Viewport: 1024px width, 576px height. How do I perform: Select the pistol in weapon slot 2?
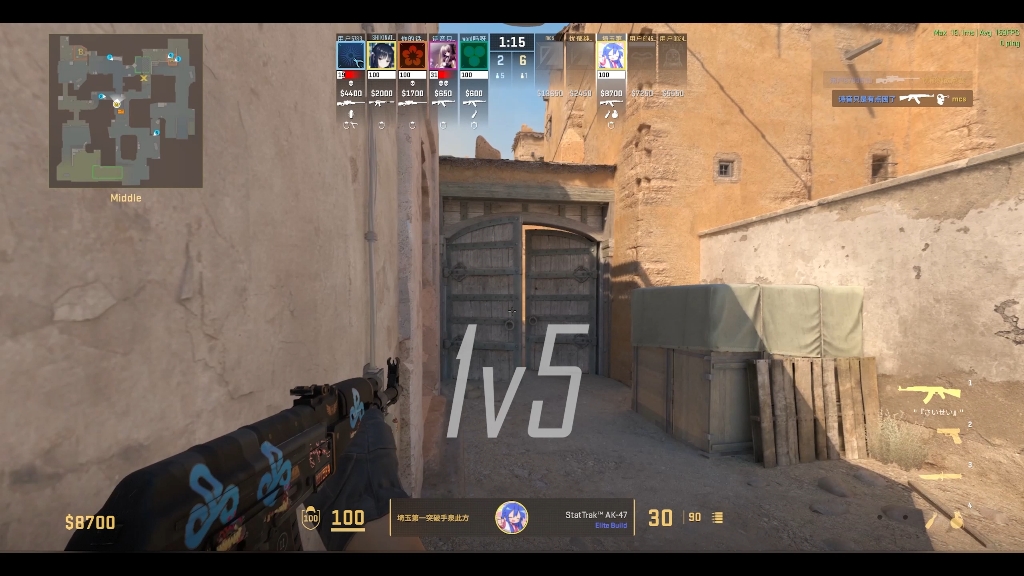tap(949, 435)
